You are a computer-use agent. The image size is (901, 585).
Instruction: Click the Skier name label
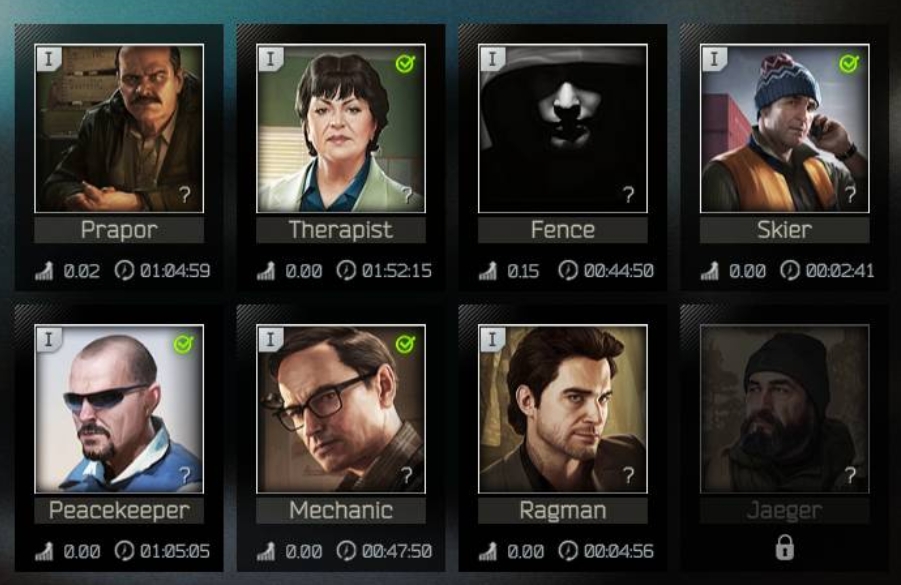(x=784, y=230)
